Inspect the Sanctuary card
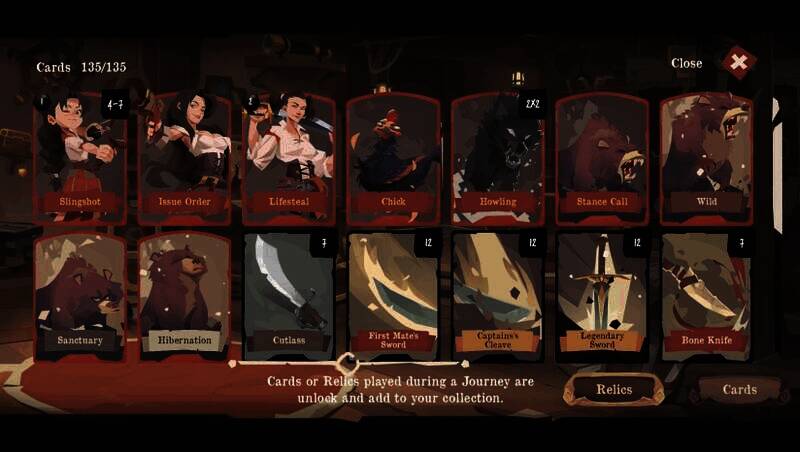 [81, 295]
